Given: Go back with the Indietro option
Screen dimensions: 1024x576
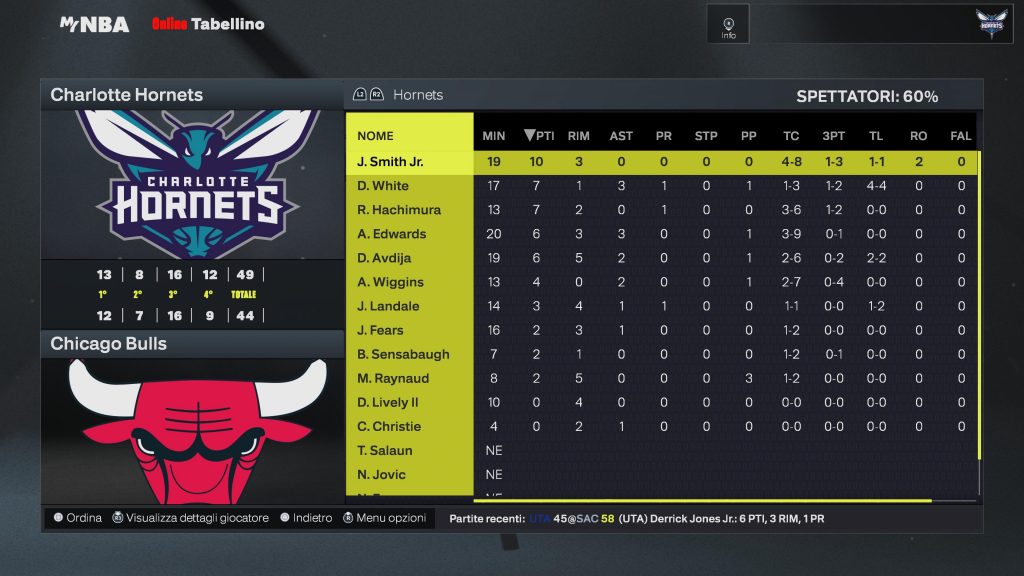Looking at the screenshot, I should pos(305,518).
